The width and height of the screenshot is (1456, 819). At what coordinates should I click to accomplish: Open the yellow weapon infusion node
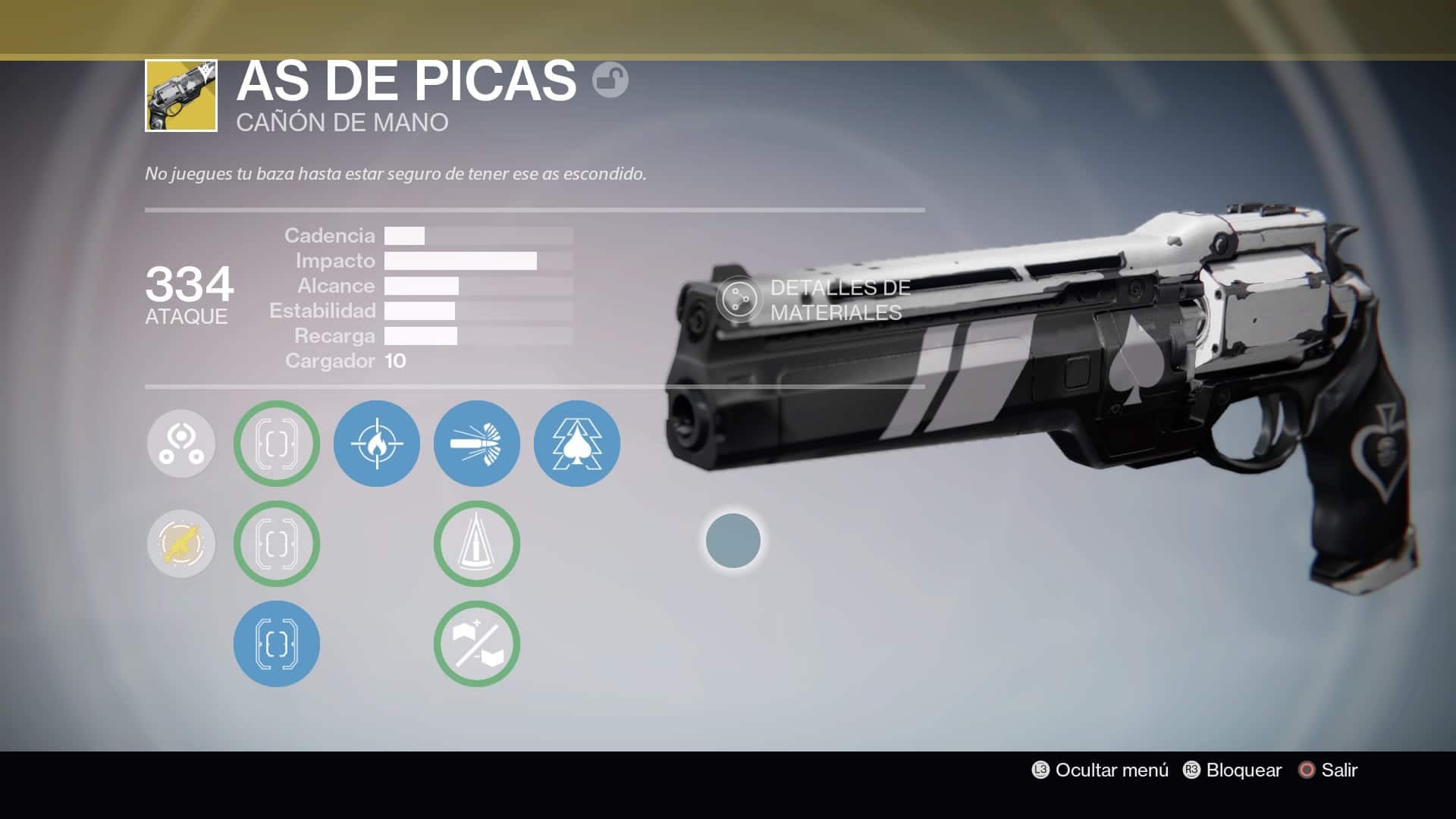[181, 544]
